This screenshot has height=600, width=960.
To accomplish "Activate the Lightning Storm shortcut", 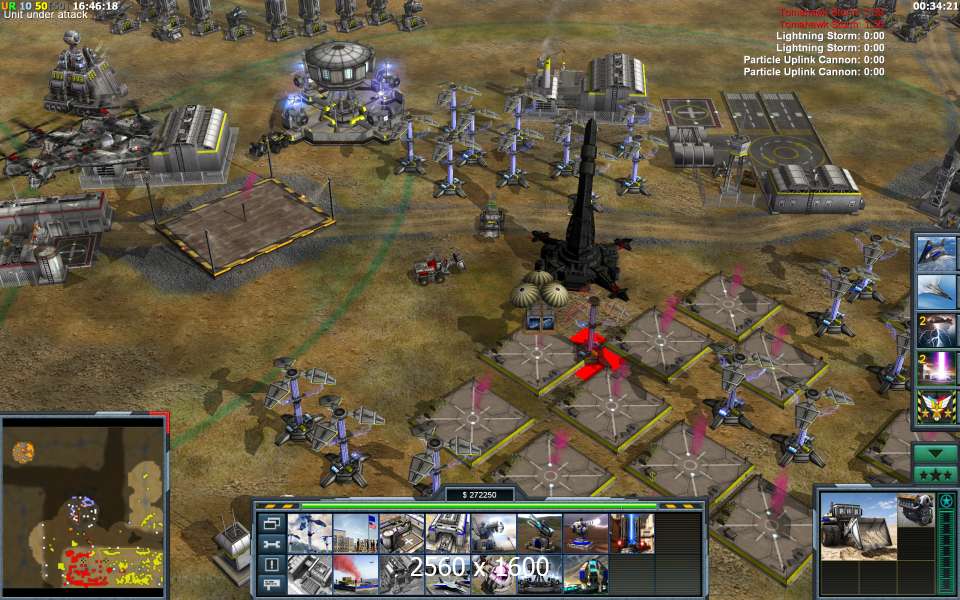I will pyautogui.click(x=938, y=330).
